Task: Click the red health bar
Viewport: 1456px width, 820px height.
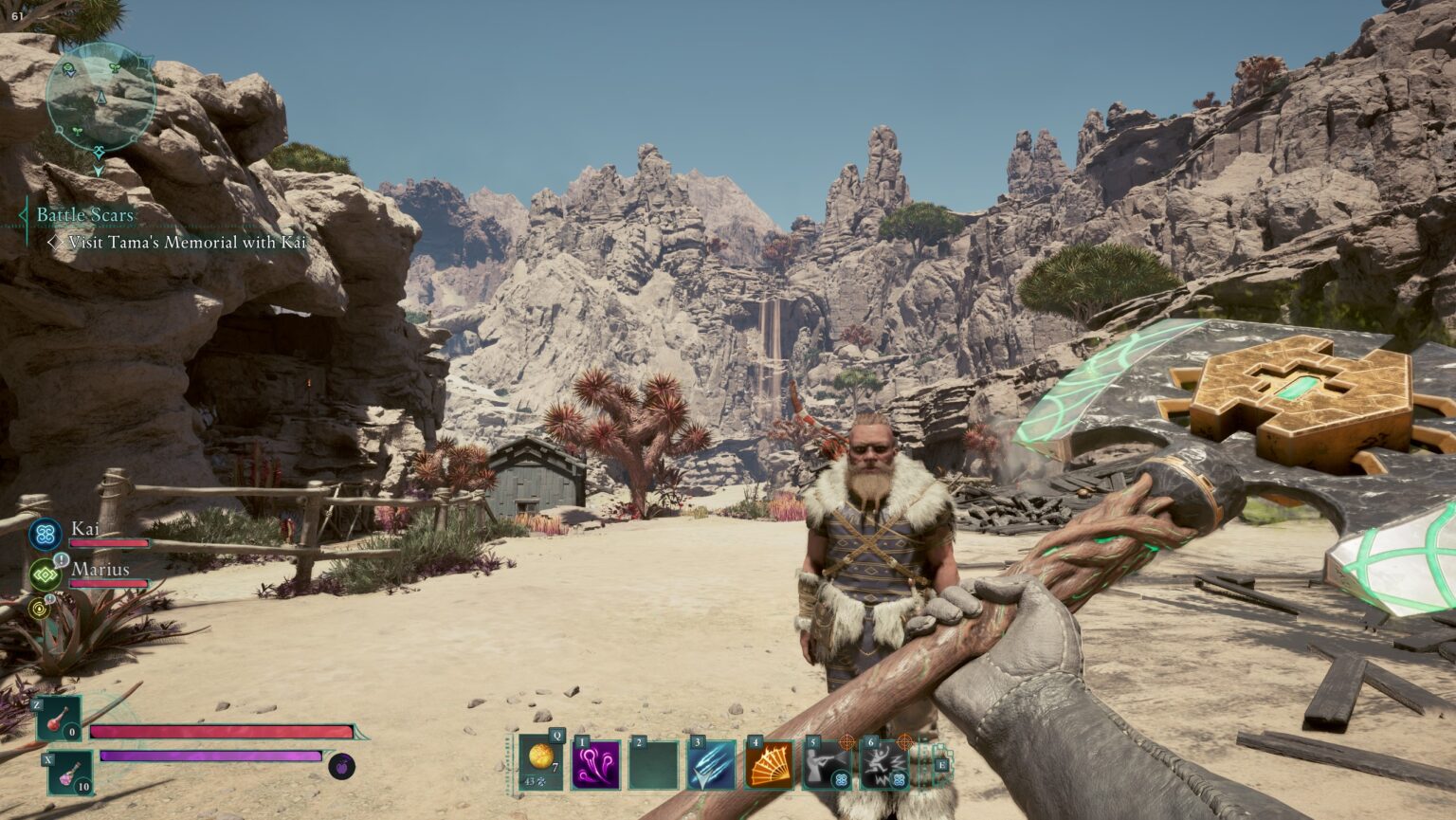Action: click(x=218, y=731)
